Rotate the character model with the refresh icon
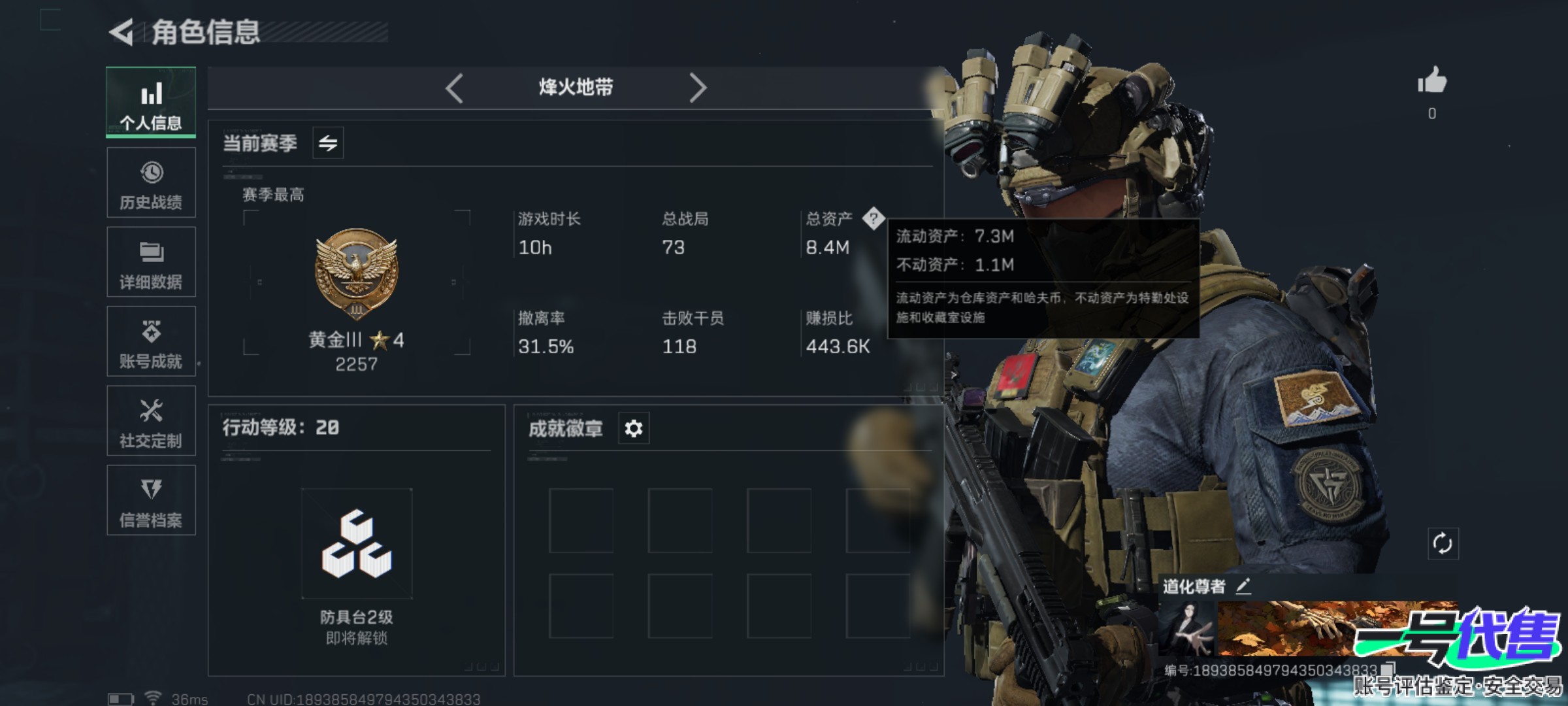This screenshot has width=1568, height=706. click(1443, 543)
